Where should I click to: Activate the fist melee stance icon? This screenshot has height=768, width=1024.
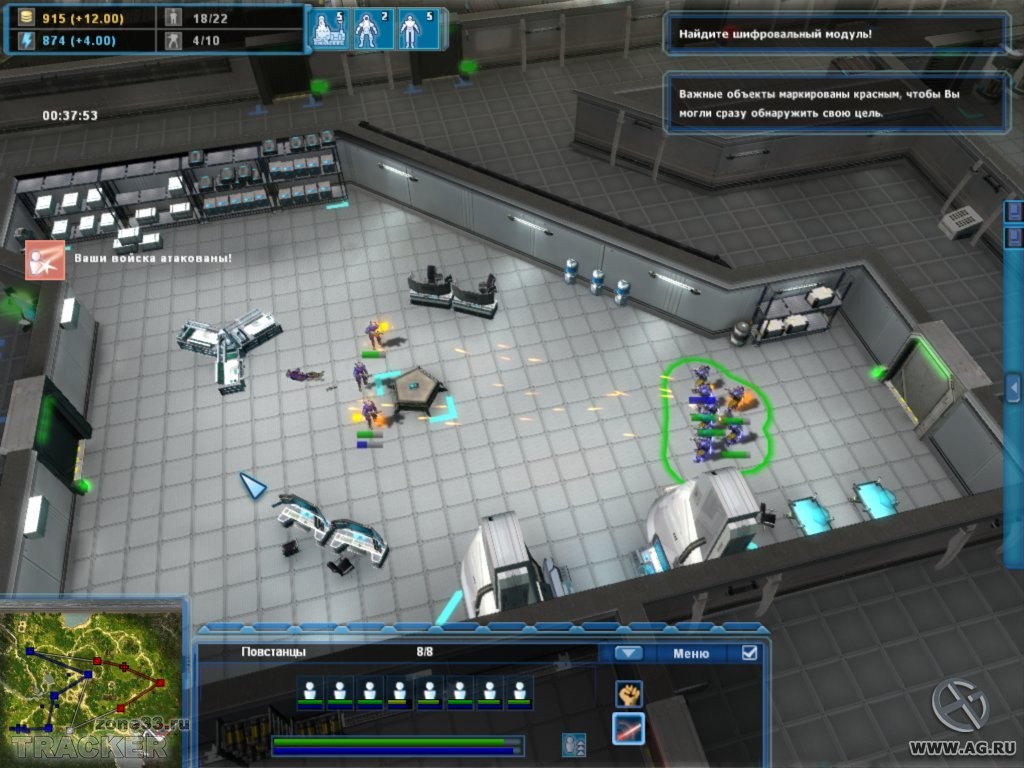point(628,693)
